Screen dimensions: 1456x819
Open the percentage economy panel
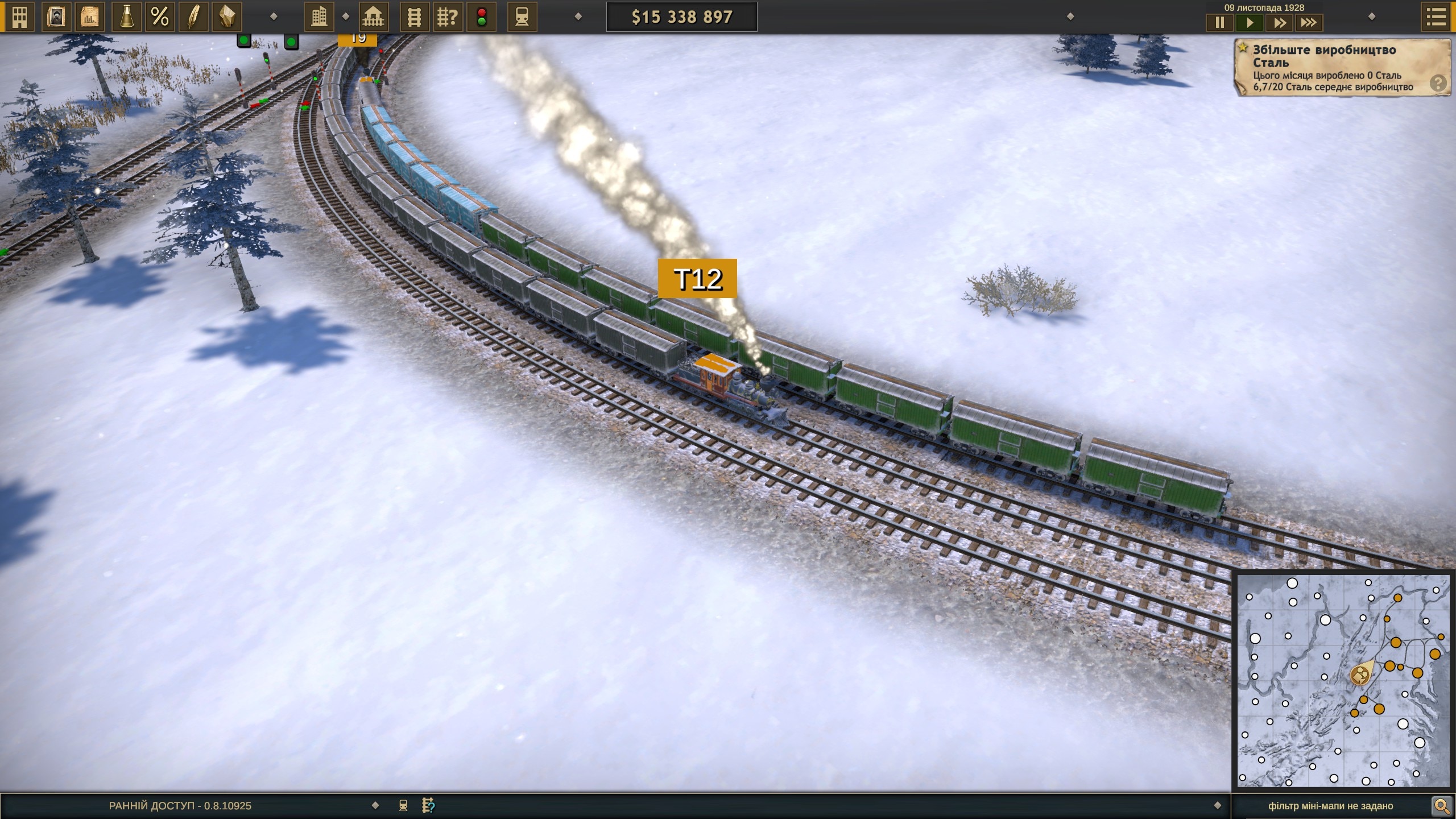tap(161, 16)
